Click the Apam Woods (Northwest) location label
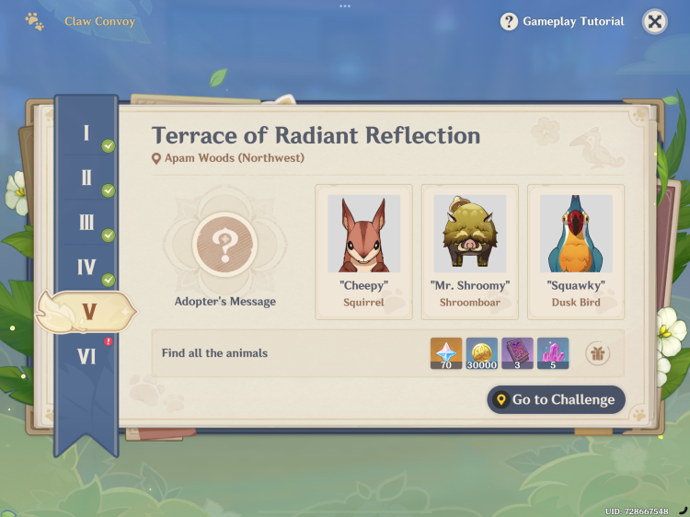The width and height of the screenshot is (690, 517). click(x=228, y=158)
